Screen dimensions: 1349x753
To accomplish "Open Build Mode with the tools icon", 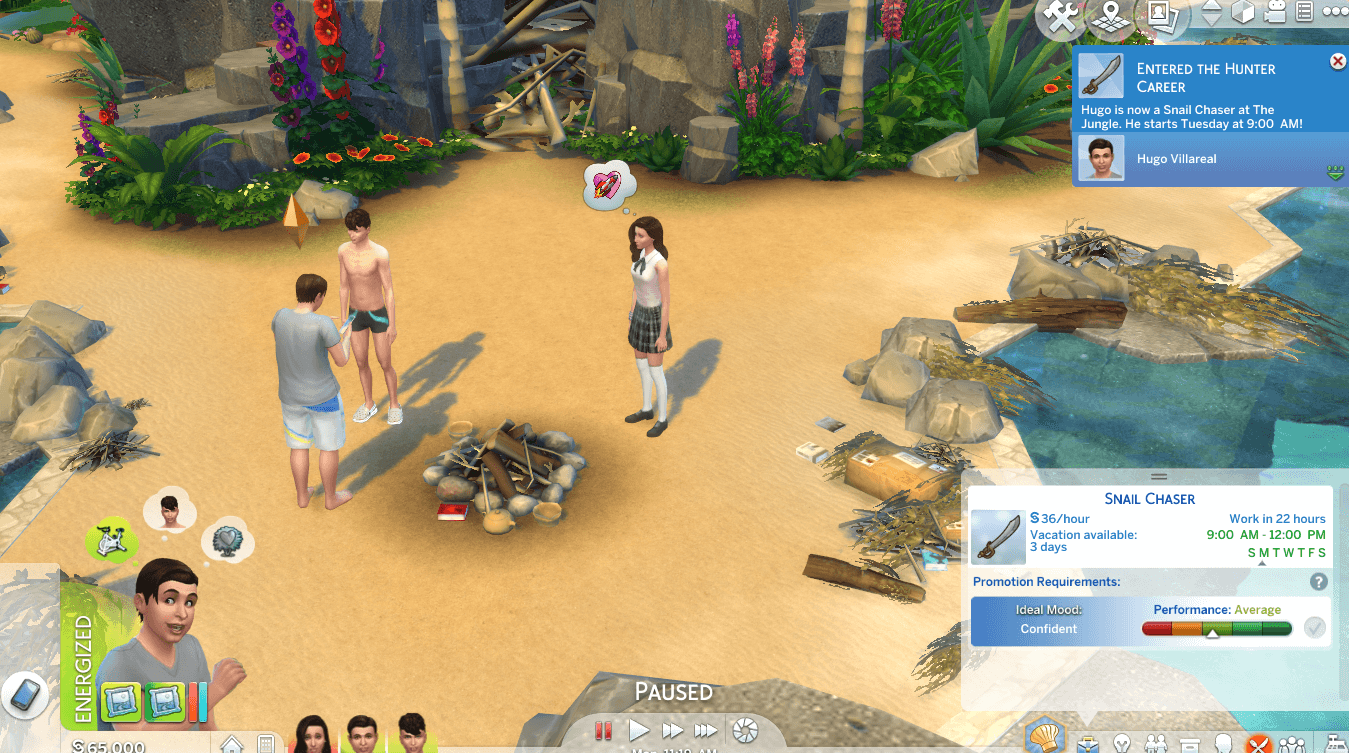I will tap(1059, 18).
